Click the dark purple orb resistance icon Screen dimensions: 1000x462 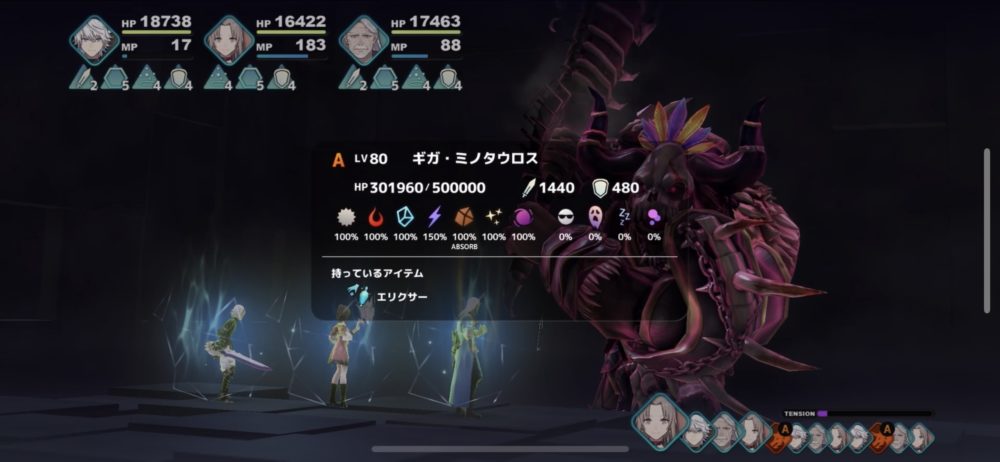click(x=522, y=217)
